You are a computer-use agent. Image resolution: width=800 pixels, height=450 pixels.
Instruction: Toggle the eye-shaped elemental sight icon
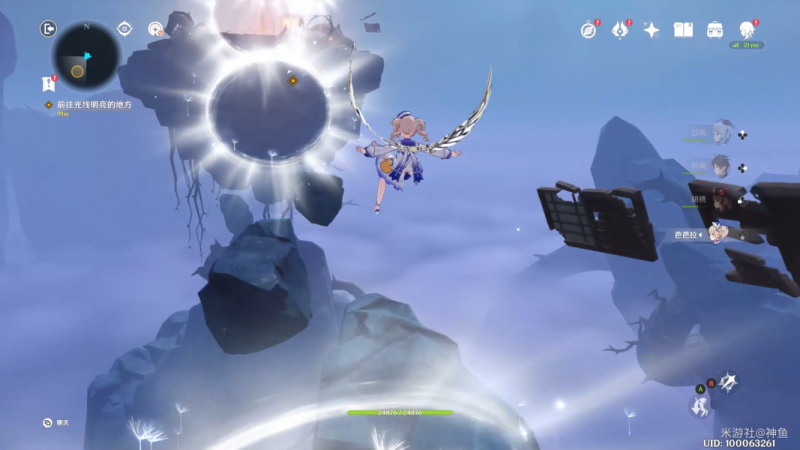coord(125,29)
